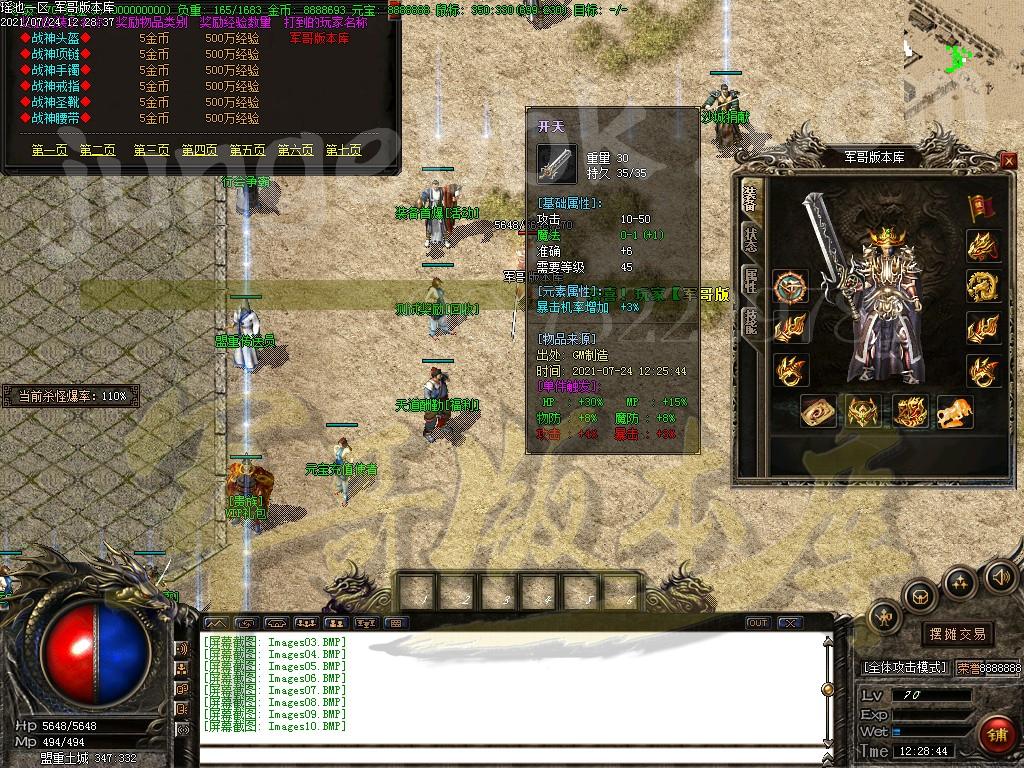Select the red flag equipment slot
The width and height of the screenshot is (1024, 768).
(x=982, y=207)
